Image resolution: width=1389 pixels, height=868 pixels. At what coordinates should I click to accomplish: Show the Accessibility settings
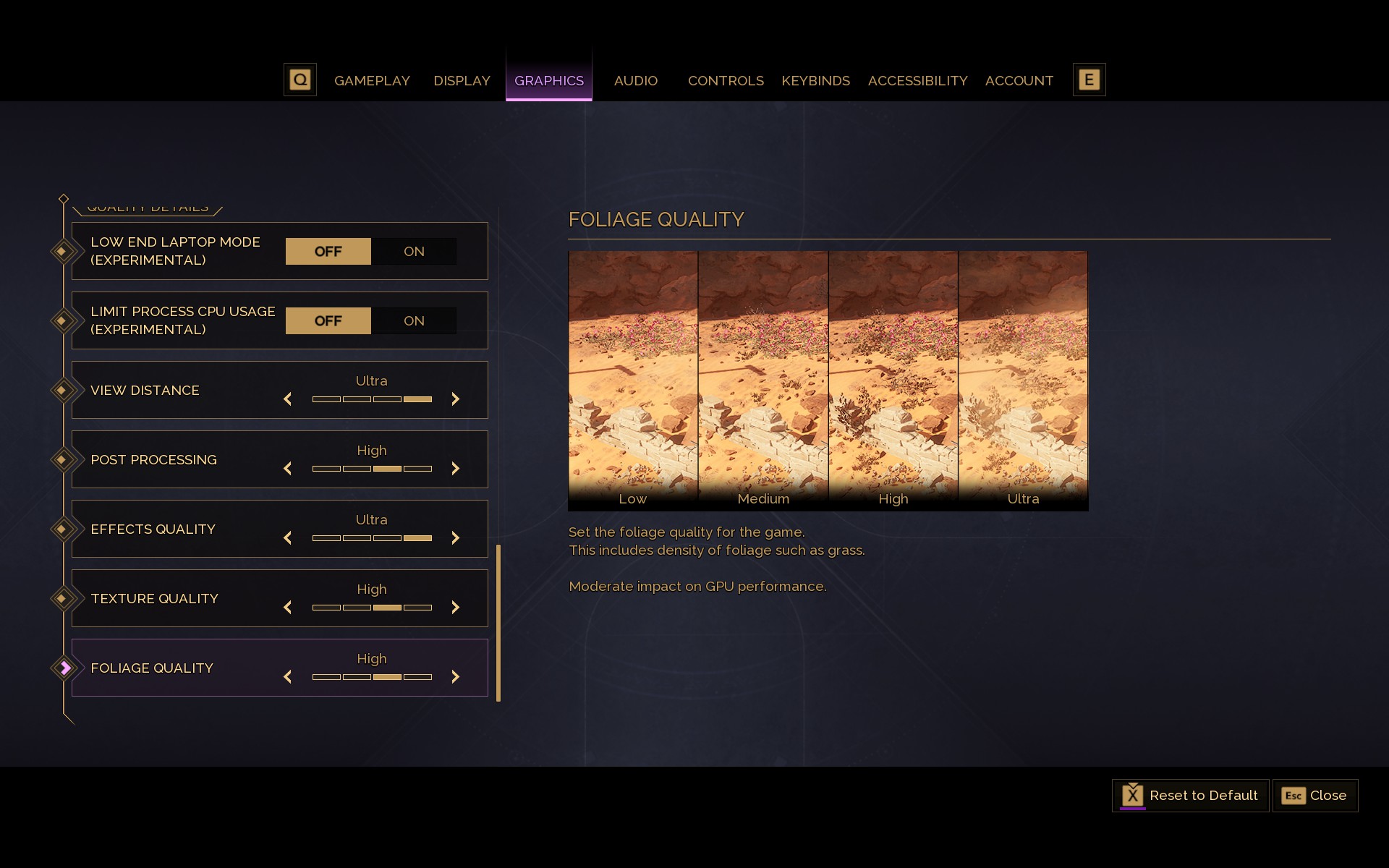coord(917,80)
